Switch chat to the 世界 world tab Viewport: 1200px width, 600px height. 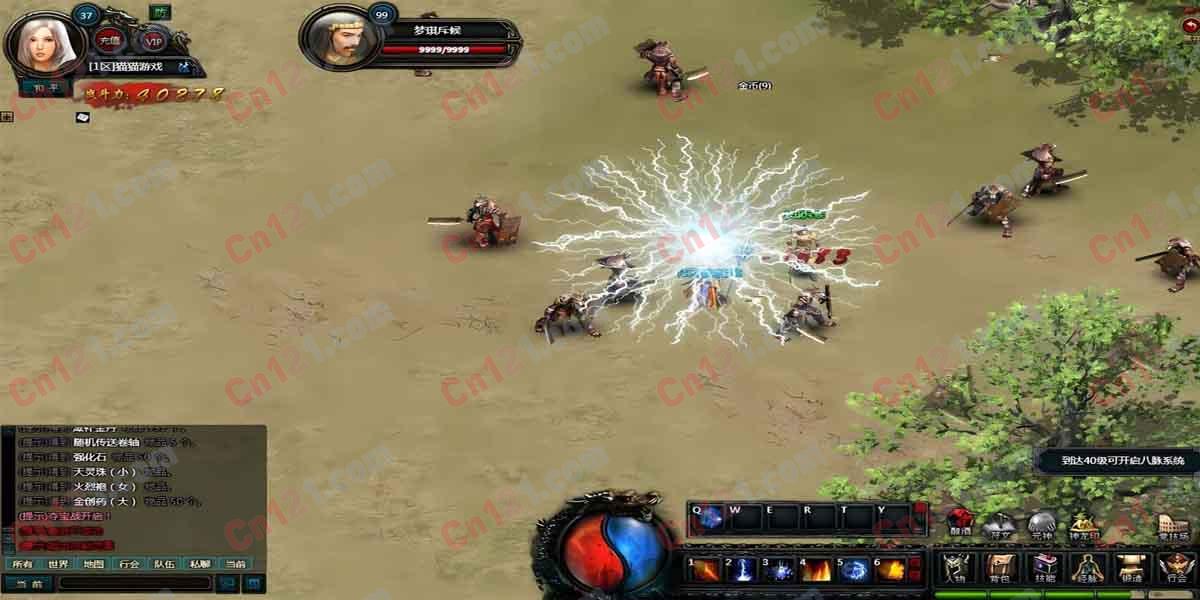58,564
